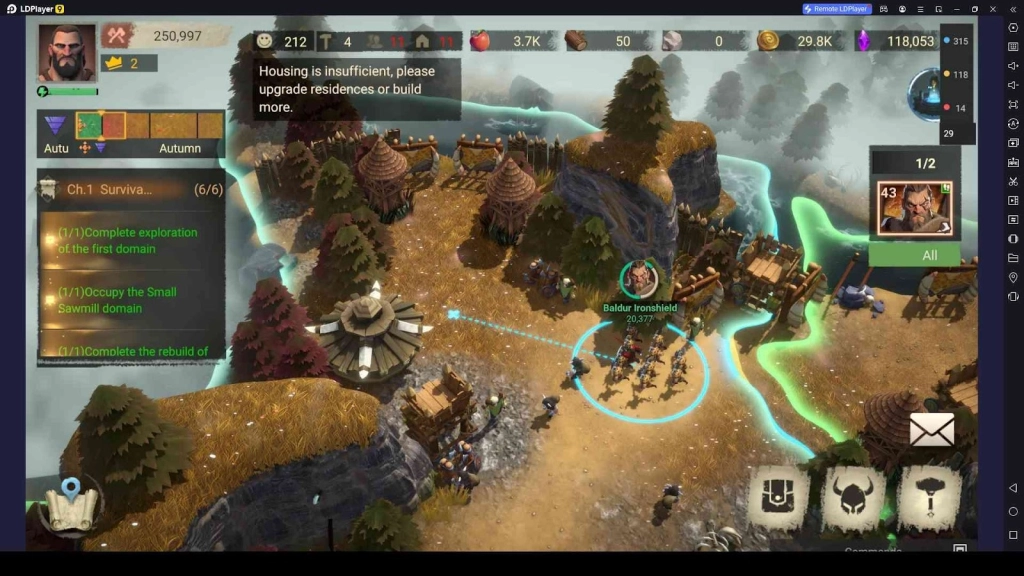The image size is (1024, 576).
Task: Select all troops with All button
Action: click(914, 255)
